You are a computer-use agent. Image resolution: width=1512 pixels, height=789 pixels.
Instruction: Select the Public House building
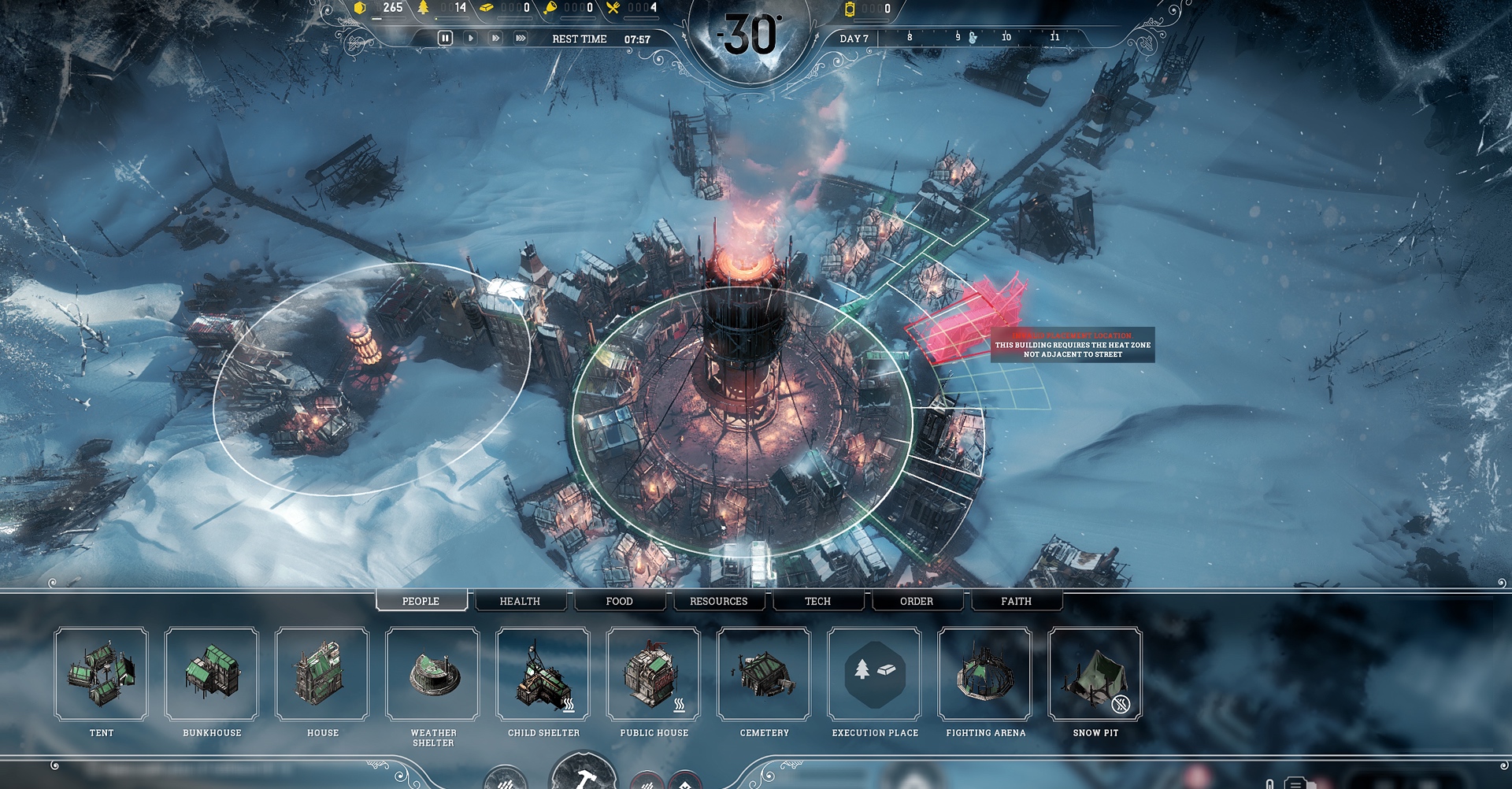coord(653,674)
